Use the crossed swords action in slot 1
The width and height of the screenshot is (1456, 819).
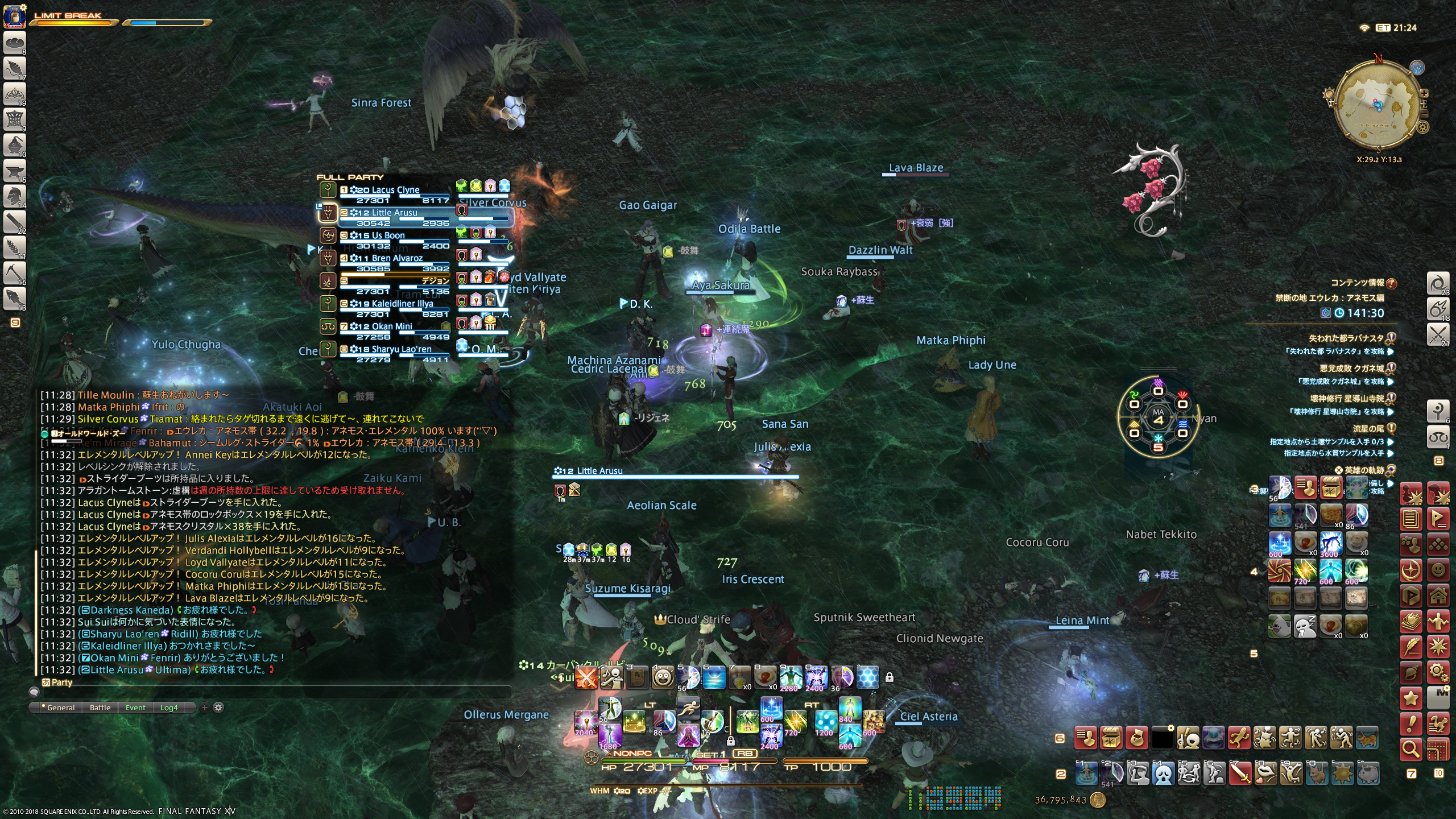[x=586, y=677]
